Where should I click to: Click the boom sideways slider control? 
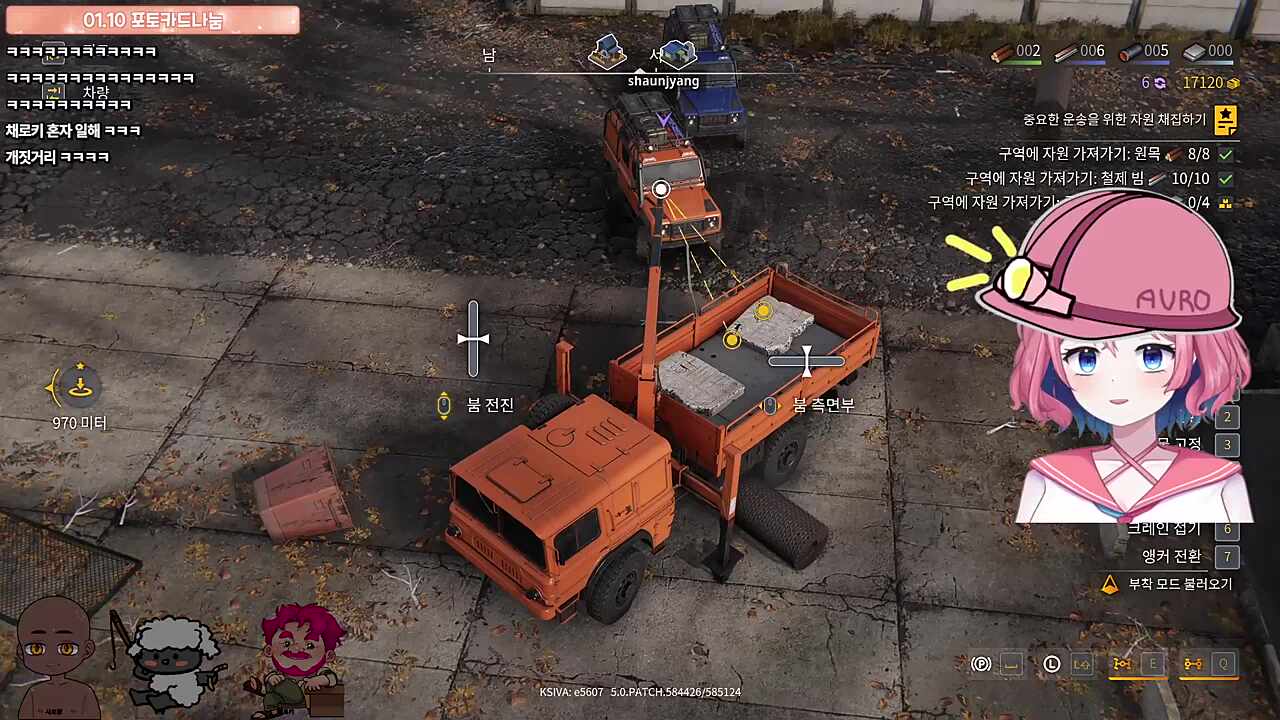806,361
